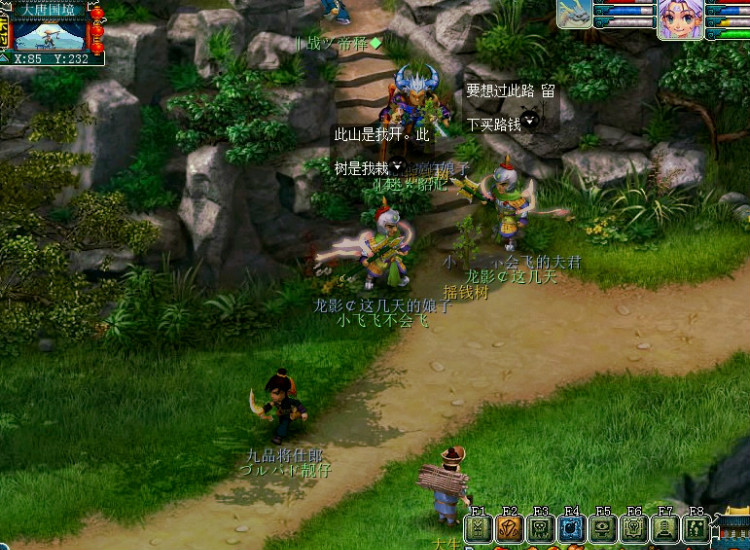Use the F1 hotbar skill
The image size is (750, 550).
(x=478, y=529)
